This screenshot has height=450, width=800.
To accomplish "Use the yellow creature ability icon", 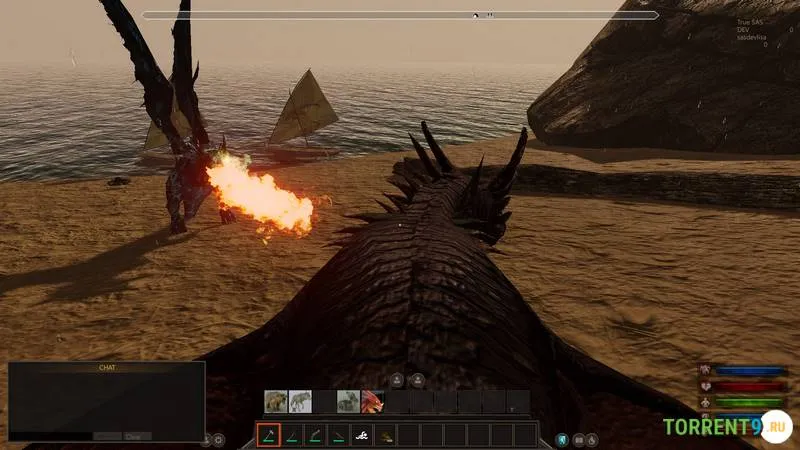I will click(385, 435).
